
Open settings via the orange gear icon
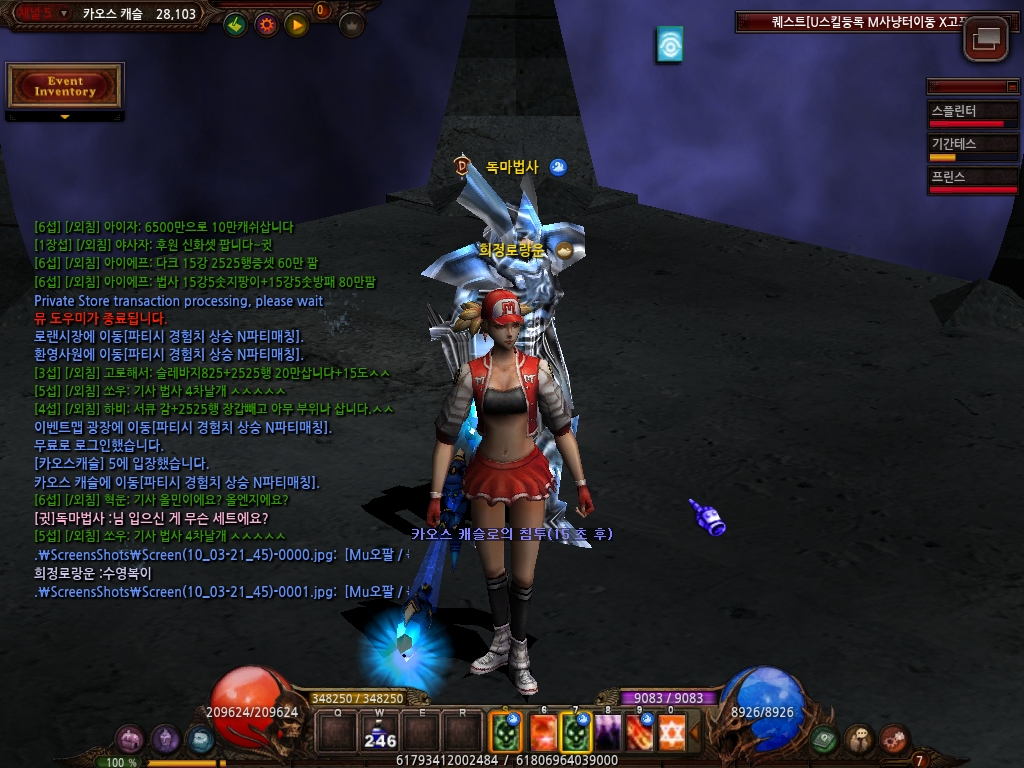266,25
